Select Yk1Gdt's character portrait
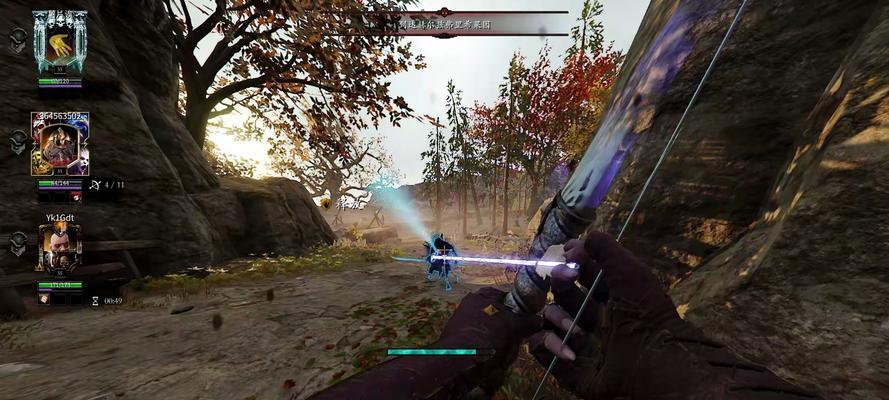The height and width of the screenshot is (400, 889). (59, 250)
